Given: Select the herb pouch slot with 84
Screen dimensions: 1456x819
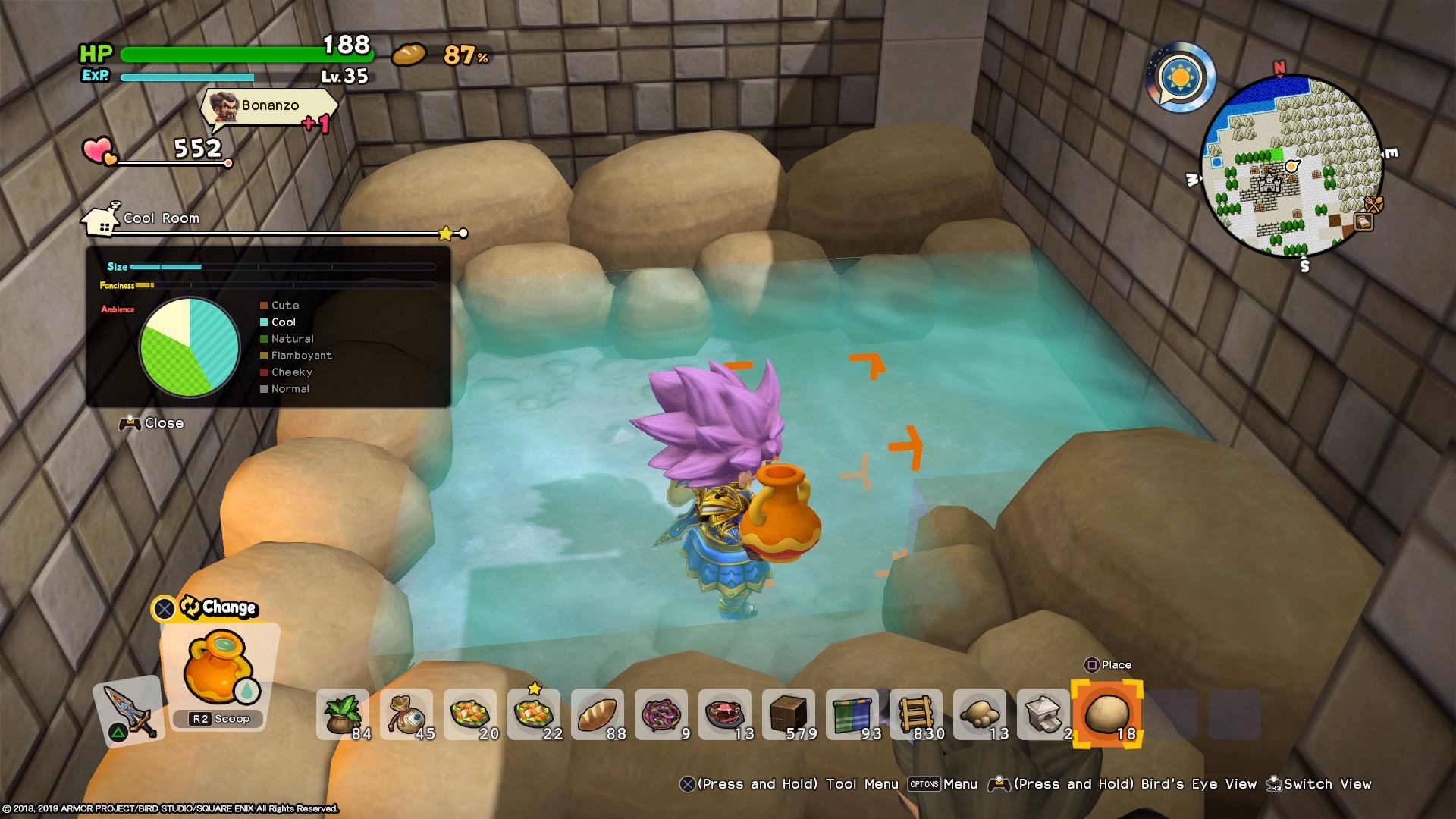Looking at the screenshot, I should coord(343,714).
